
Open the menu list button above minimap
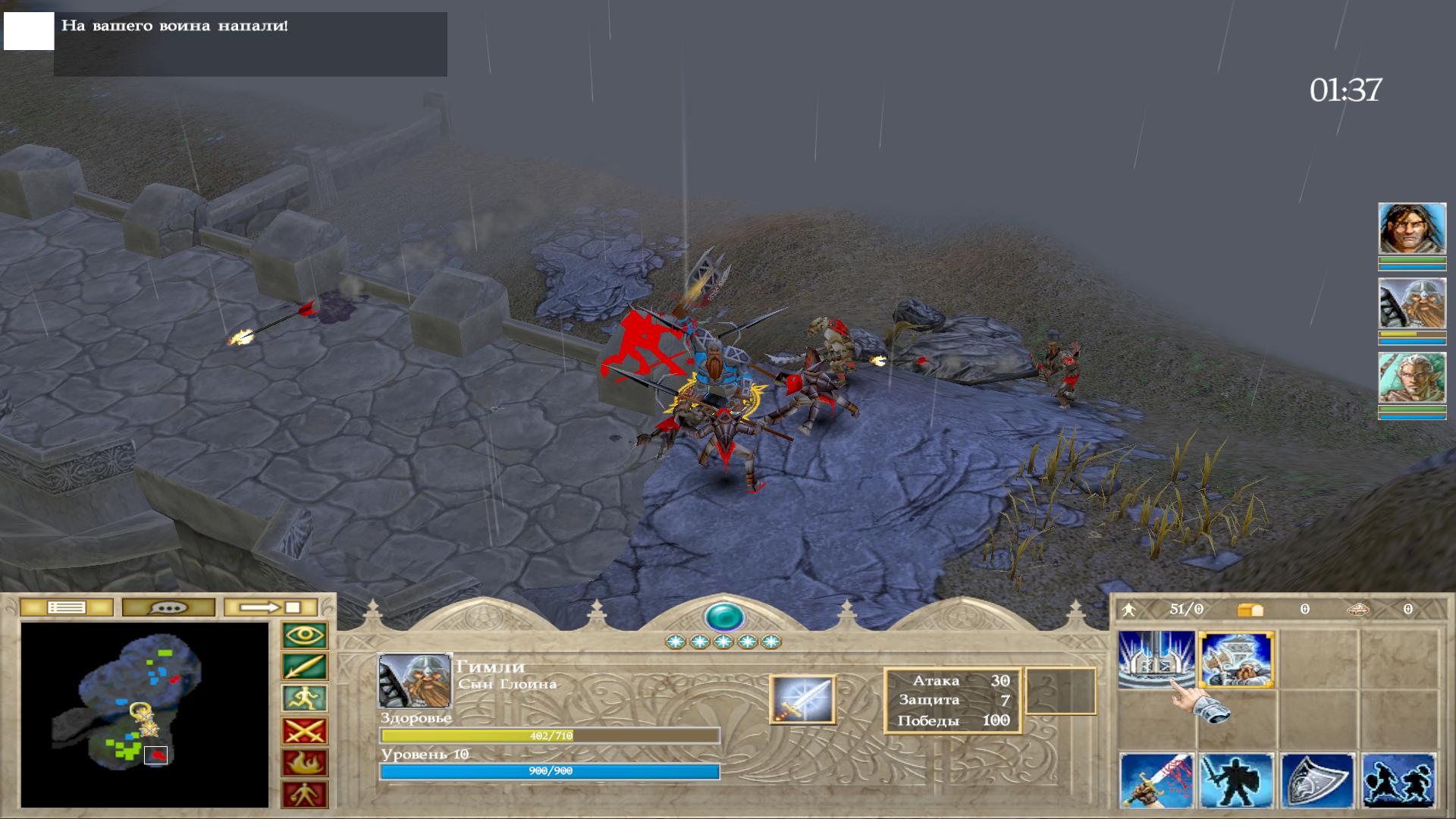pyautogui.click(x=67, y=607)
